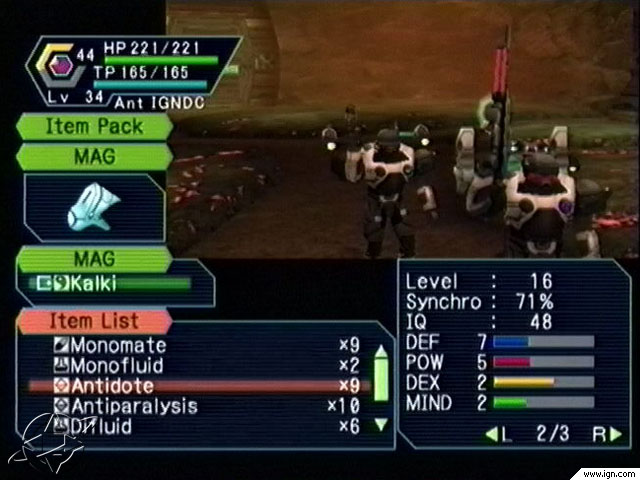Screen dimensions: 640x480
Task: Go to next MAG stats page
Action: pos(614,435)
